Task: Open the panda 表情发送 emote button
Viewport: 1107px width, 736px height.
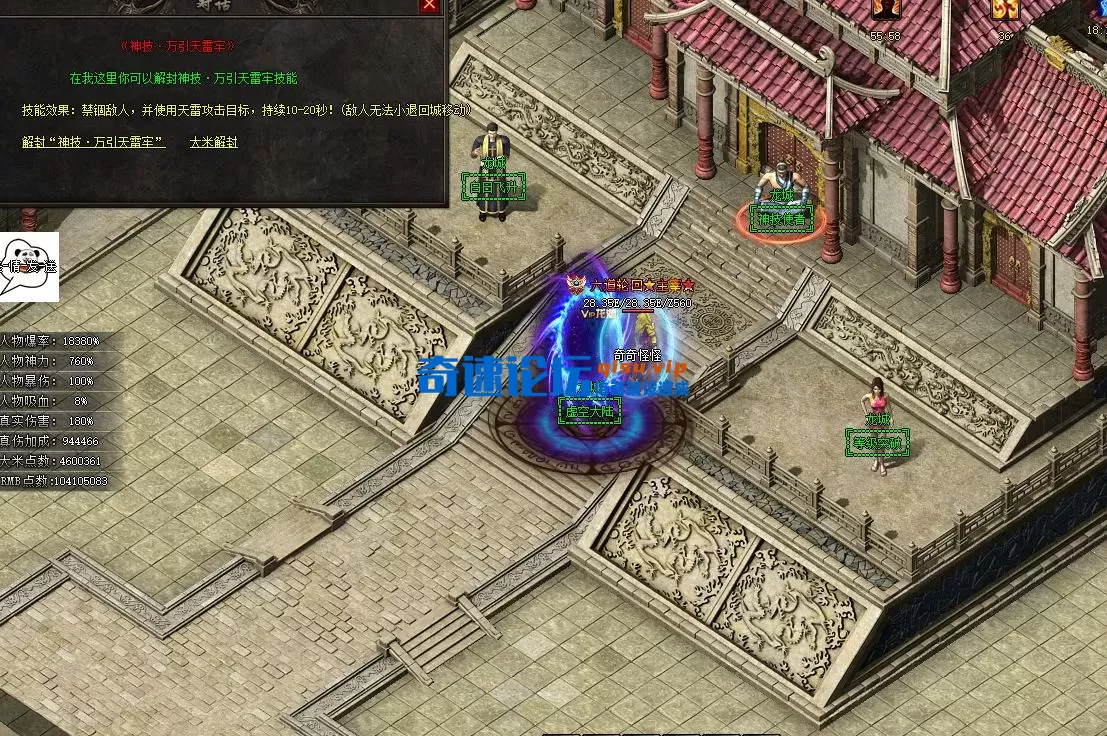Action: click(29, 266)
